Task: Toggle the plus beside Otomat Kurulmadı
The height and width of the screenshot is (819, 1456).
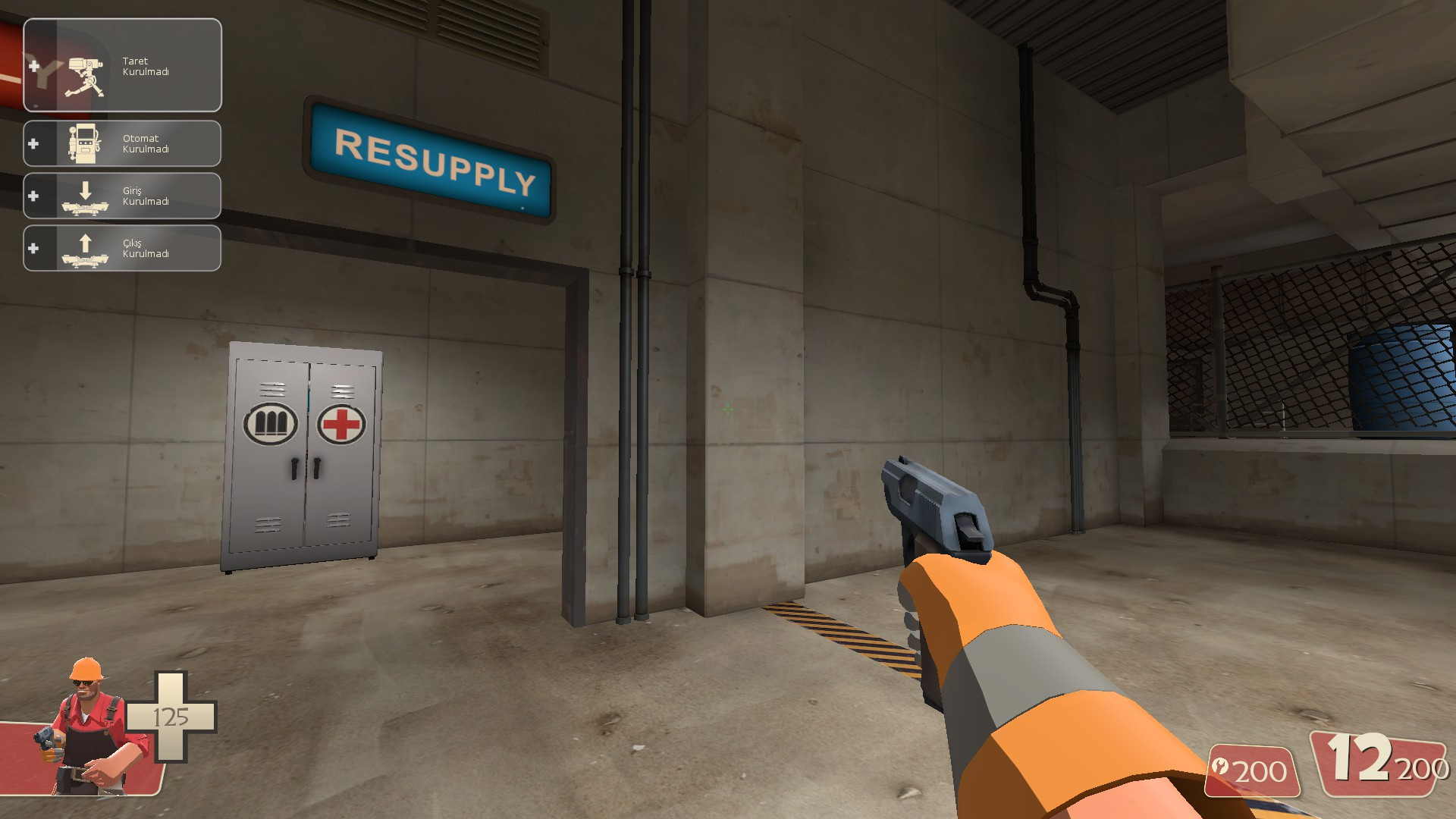Action: (x=35, y=143)
